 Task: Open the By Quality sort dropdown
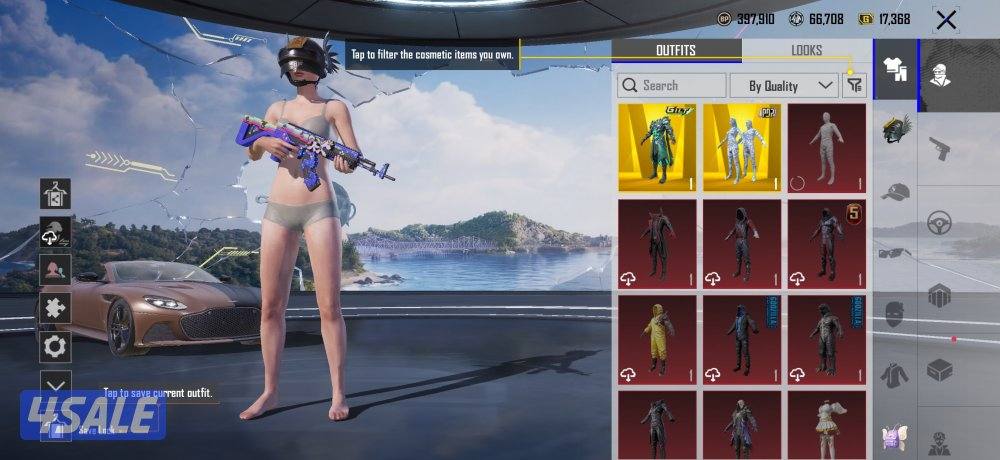(x=784, y=86)
